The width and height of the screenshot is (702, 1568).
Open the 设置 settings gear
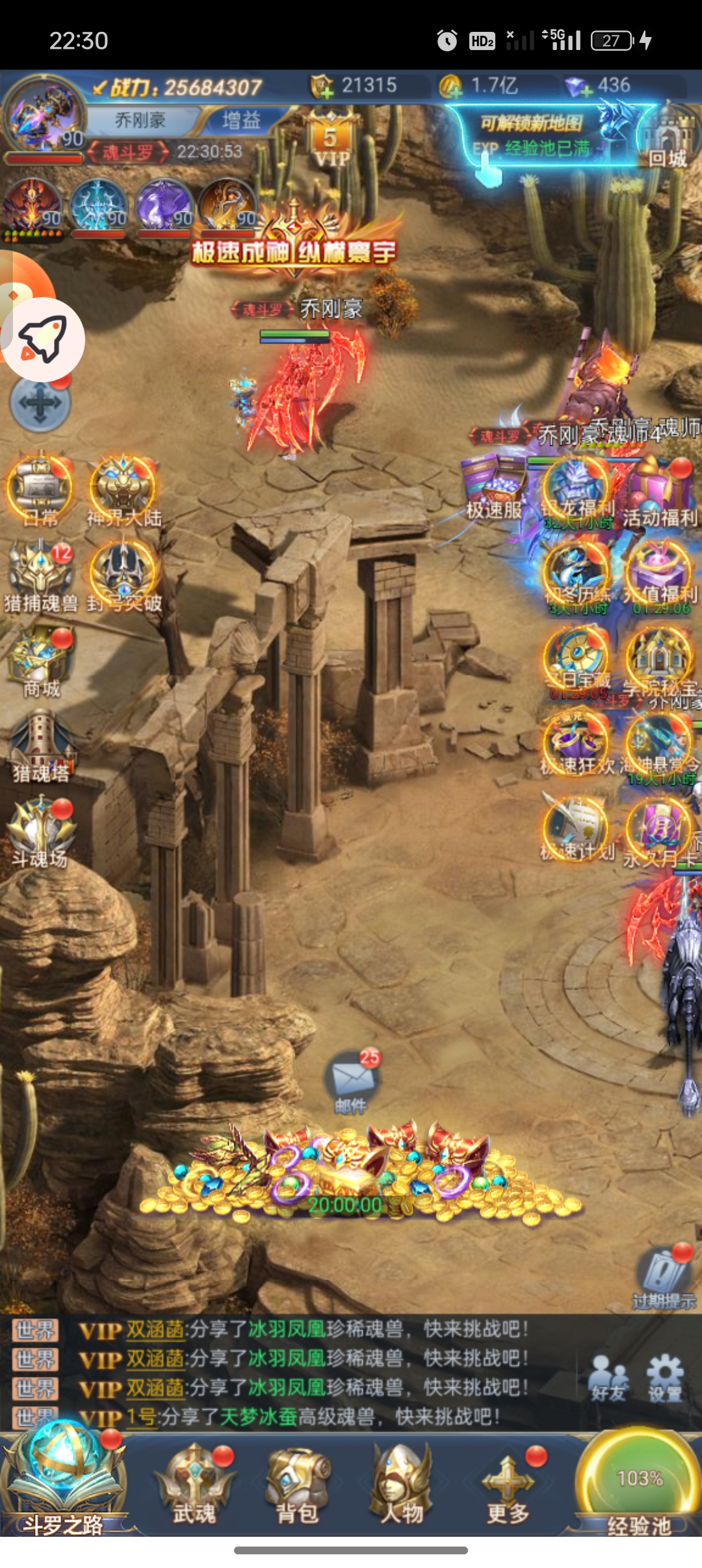pos(664,1377)
